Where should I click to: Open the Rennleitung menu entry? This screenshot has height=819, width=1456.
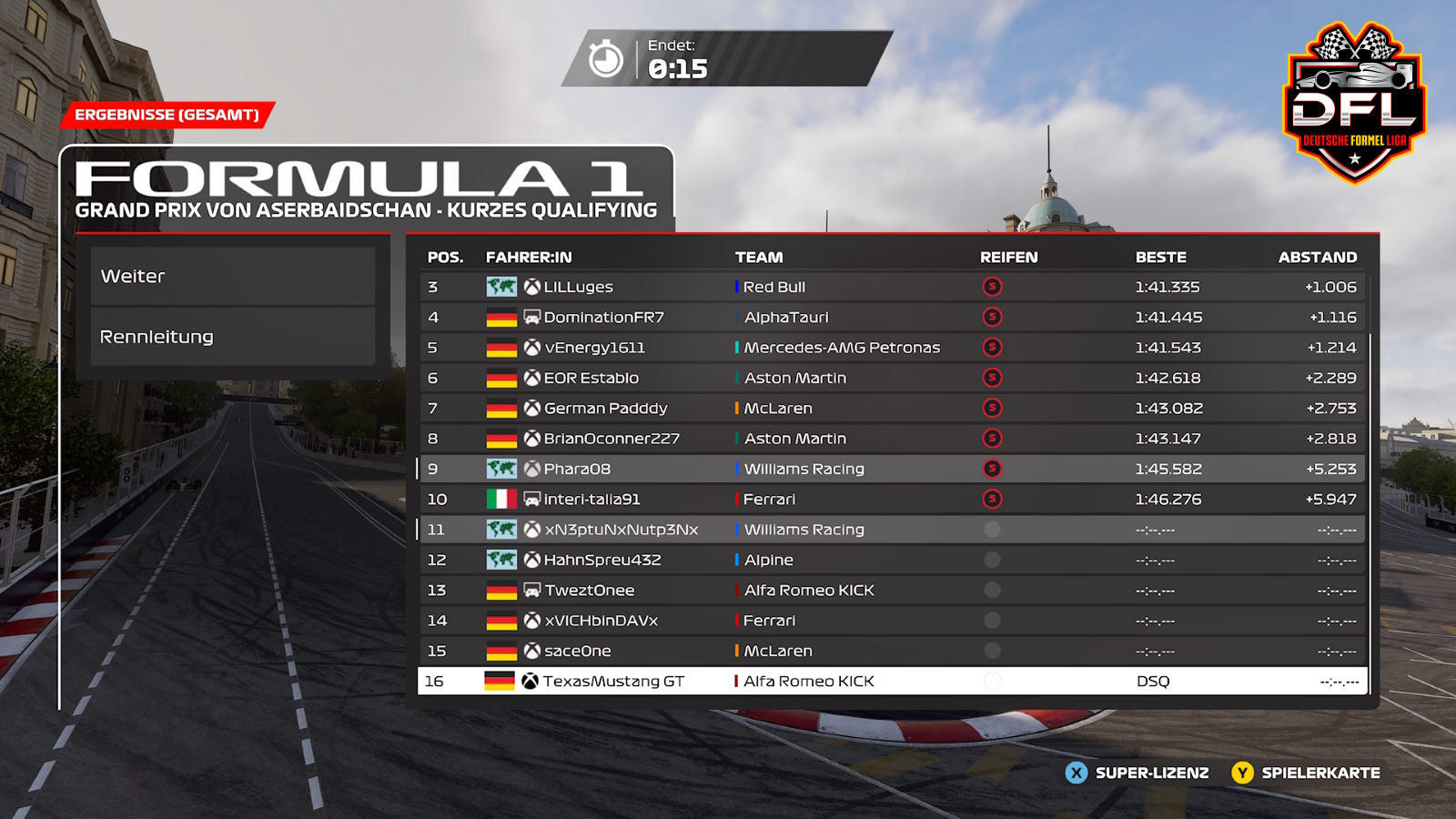tap(233, 337)
